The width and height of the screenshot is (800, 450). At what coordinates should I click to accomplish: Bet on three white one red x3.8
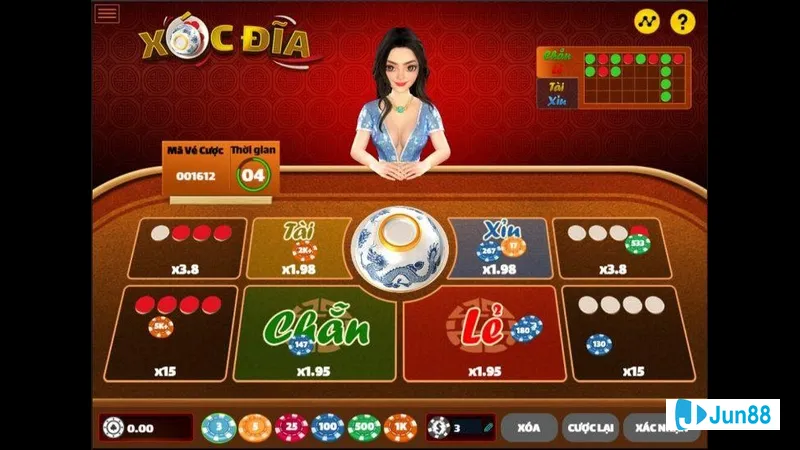coord(608,248)
